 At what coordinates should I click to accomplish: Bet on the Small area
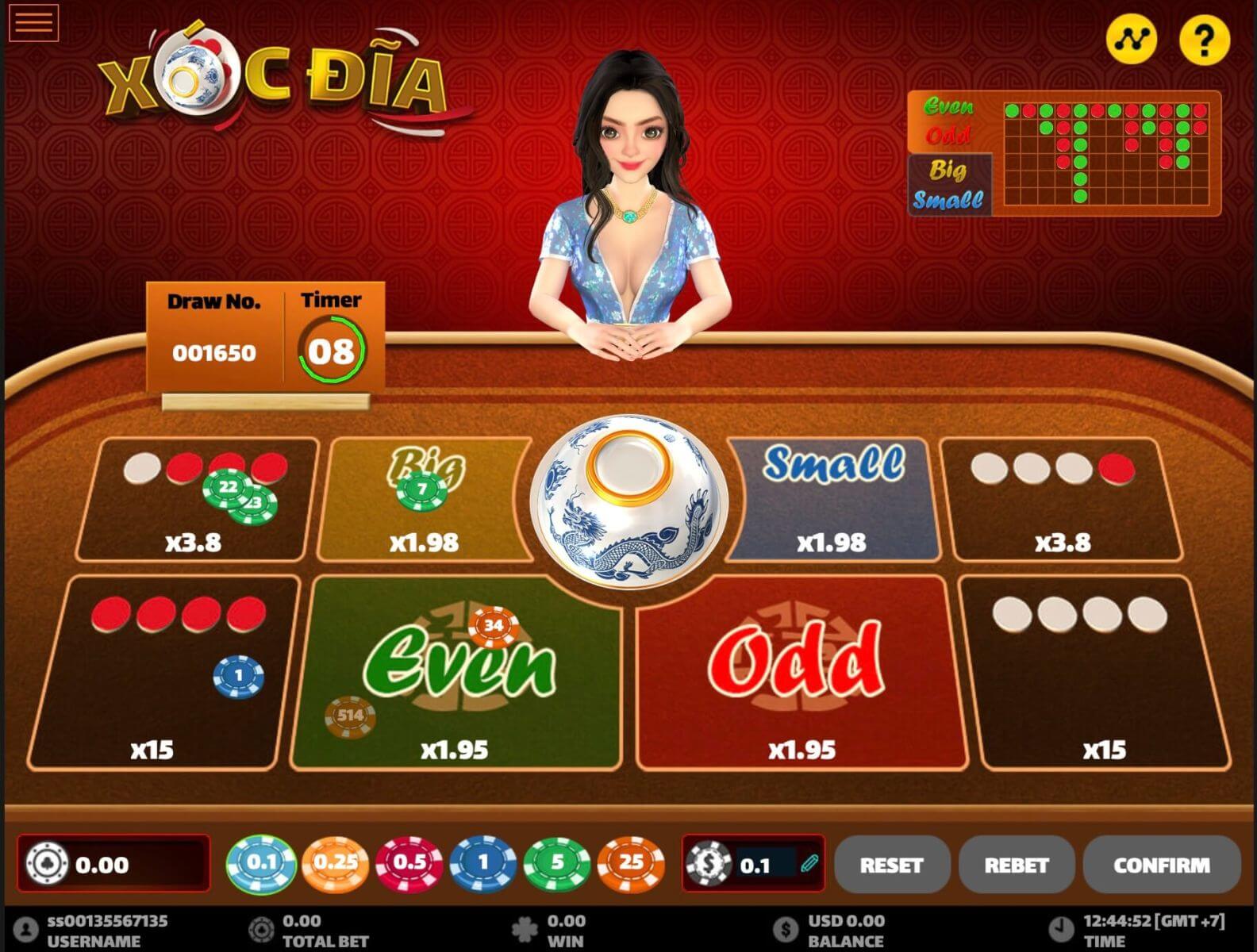pyautogui.click(x=833, y=500)
